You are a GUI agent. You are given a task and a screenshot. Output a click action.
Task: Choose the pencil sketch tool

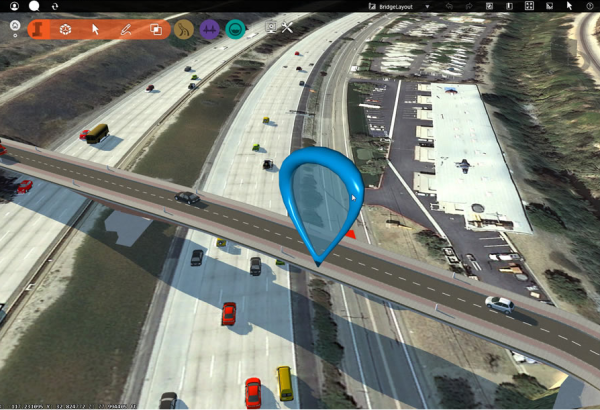point(126,30)
